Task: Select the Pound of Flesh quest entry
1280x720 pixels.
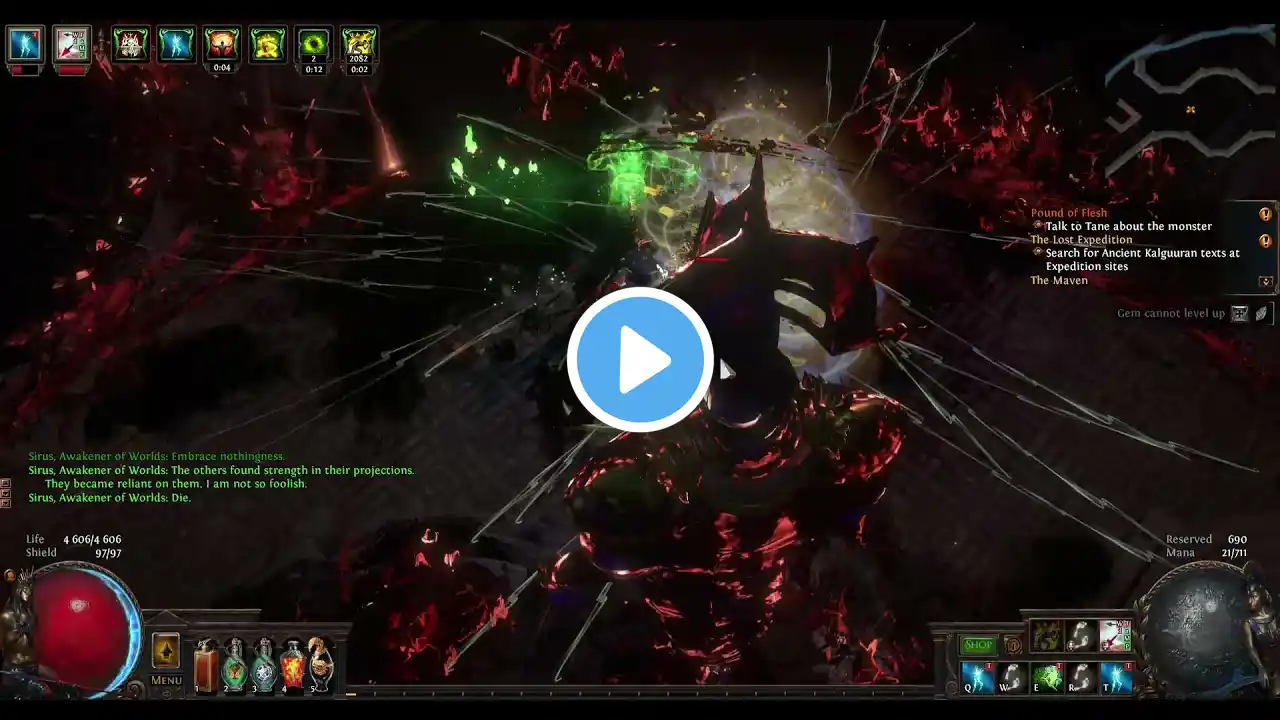Action: [1069, 213]
